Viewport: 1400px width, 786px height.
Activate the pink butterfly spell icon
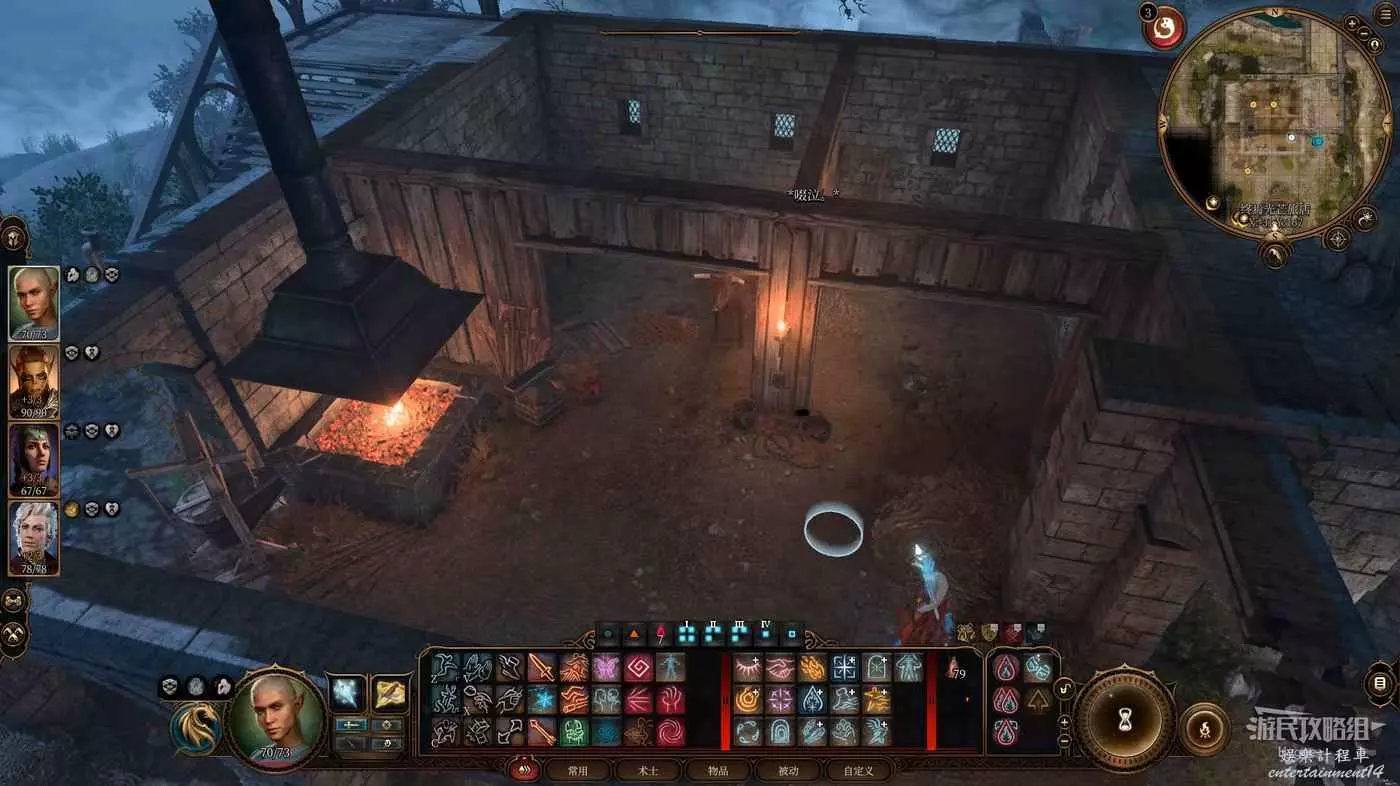[606, 667]
